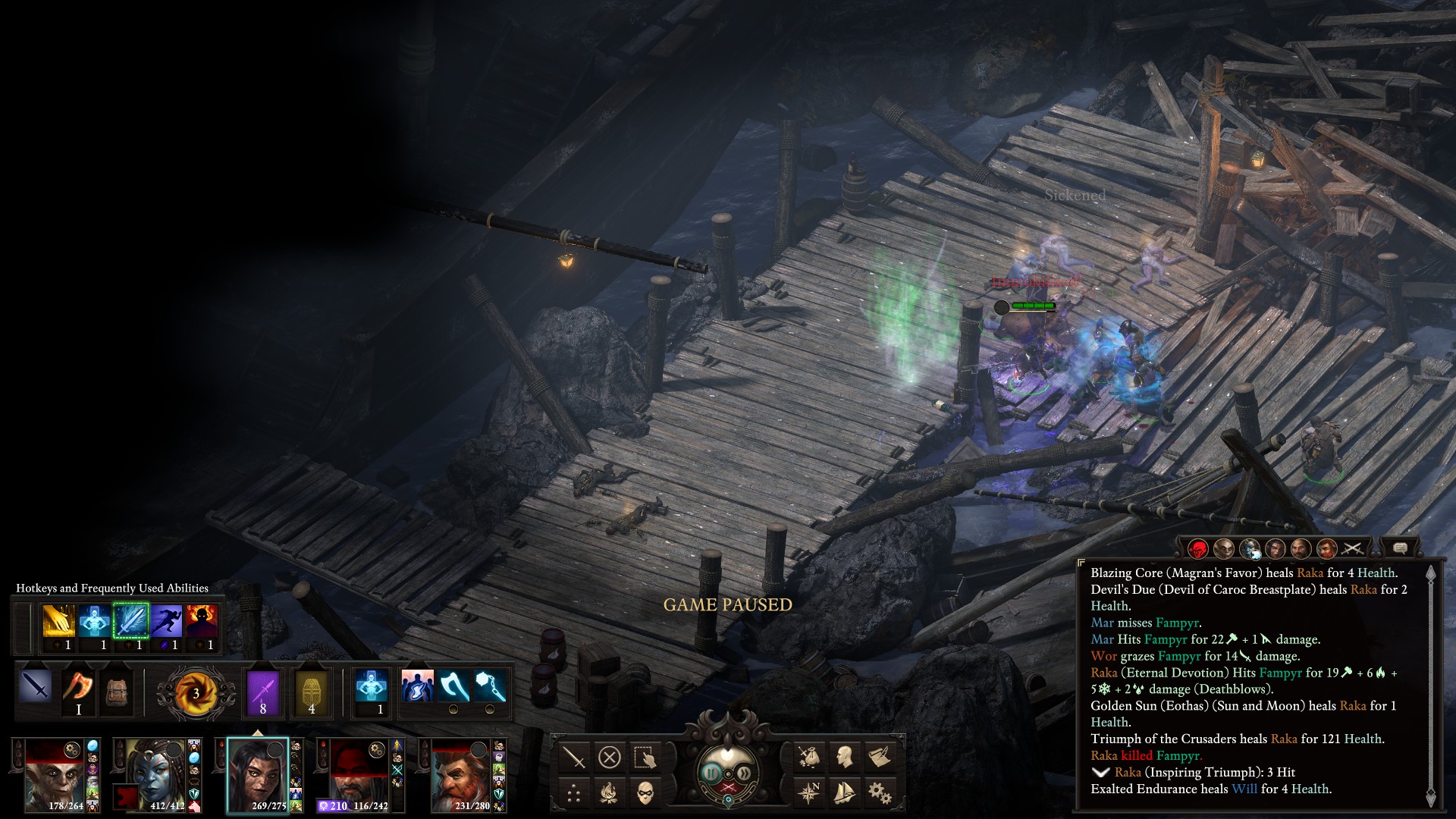Rest using the campfire button
Screen dimensions: 1456x819
[610, 793]
